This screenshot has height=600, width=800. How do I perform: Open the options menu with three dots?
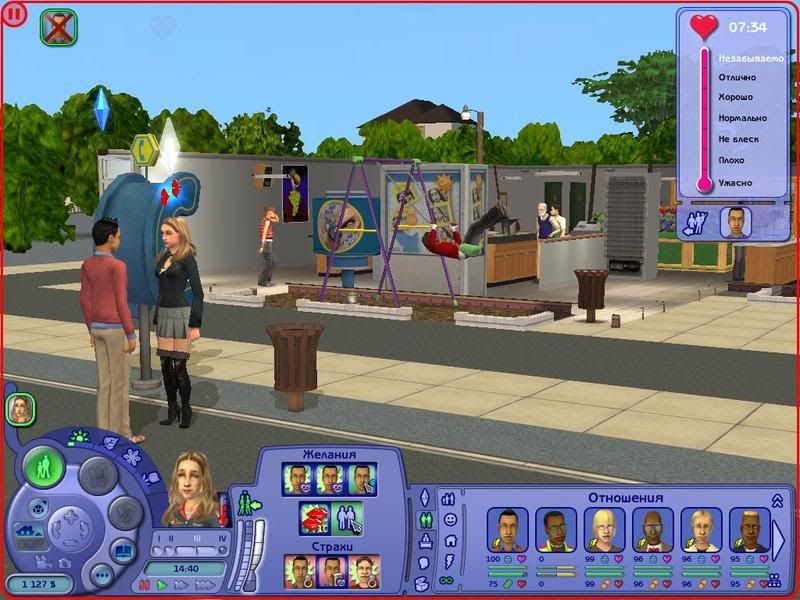[101, 575]
